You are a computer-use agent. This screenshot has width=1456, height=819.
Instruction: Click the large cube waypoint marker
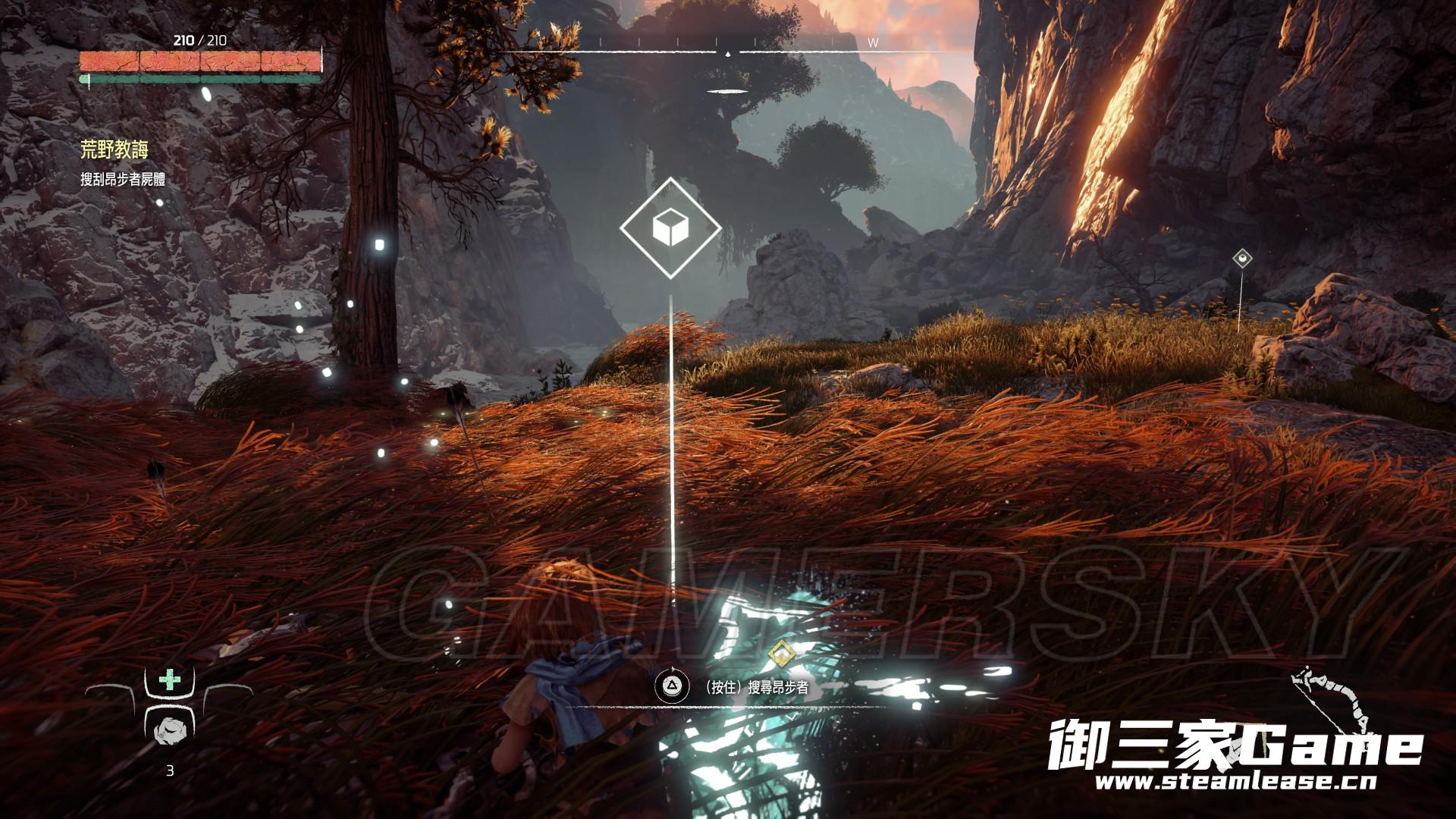point(670,227)
